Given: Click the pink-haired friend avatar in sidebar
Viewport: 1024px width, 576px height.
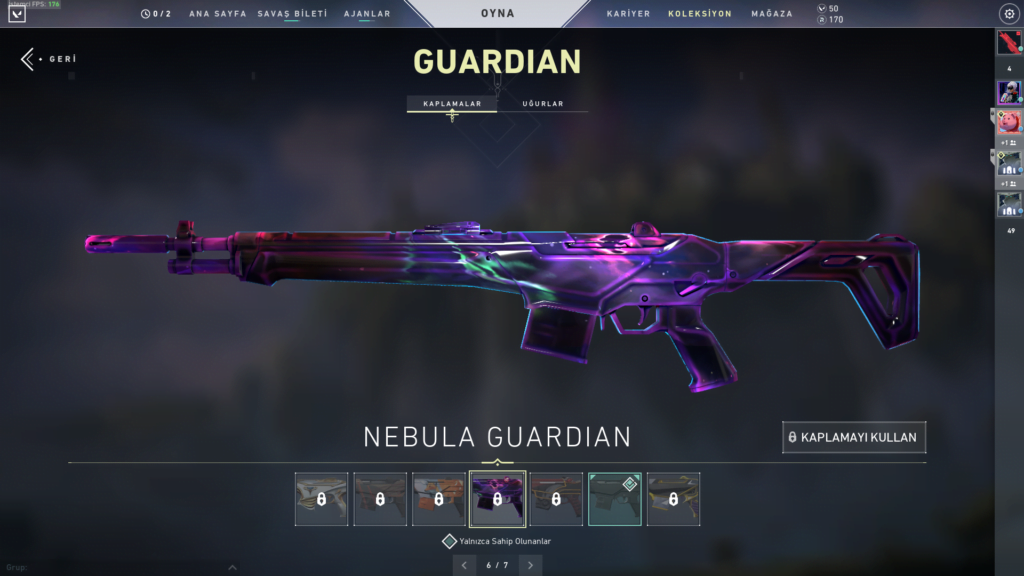Looking at the screenshot, I should point(1009,122).
